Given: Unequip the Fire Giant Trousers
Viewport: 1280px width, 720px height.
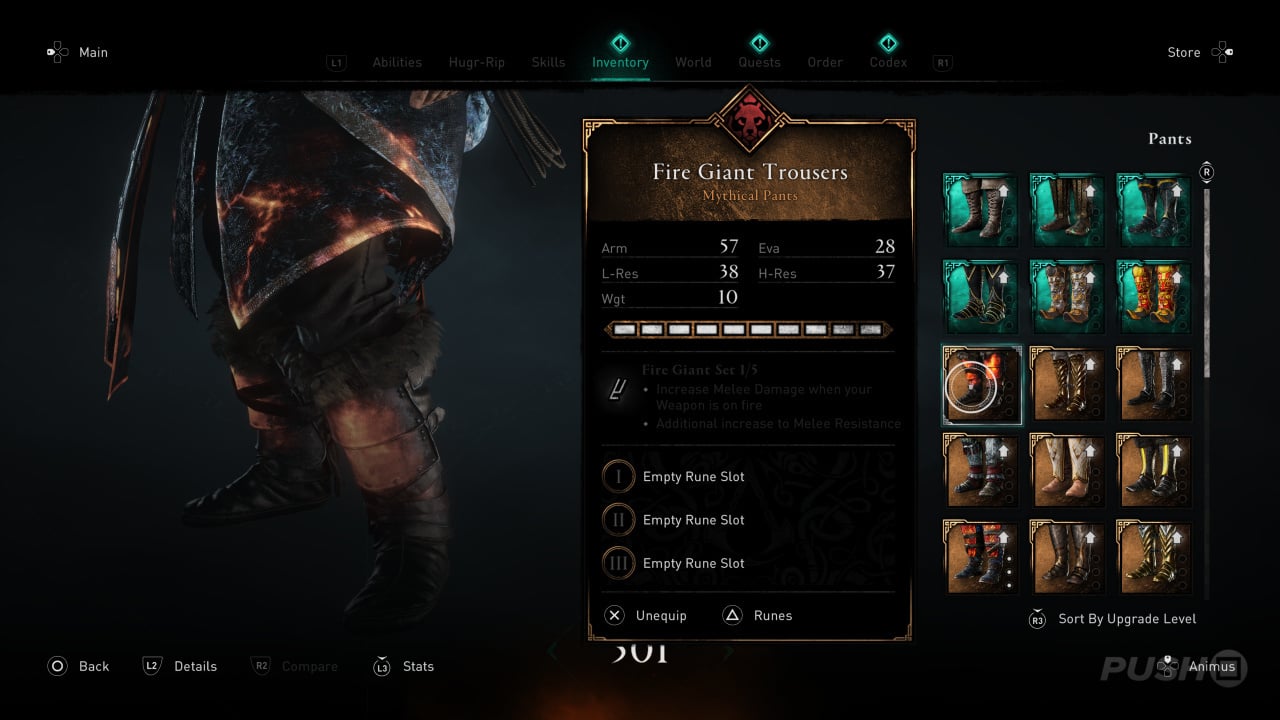Looking at the screenshot, I should coord(660,616).
